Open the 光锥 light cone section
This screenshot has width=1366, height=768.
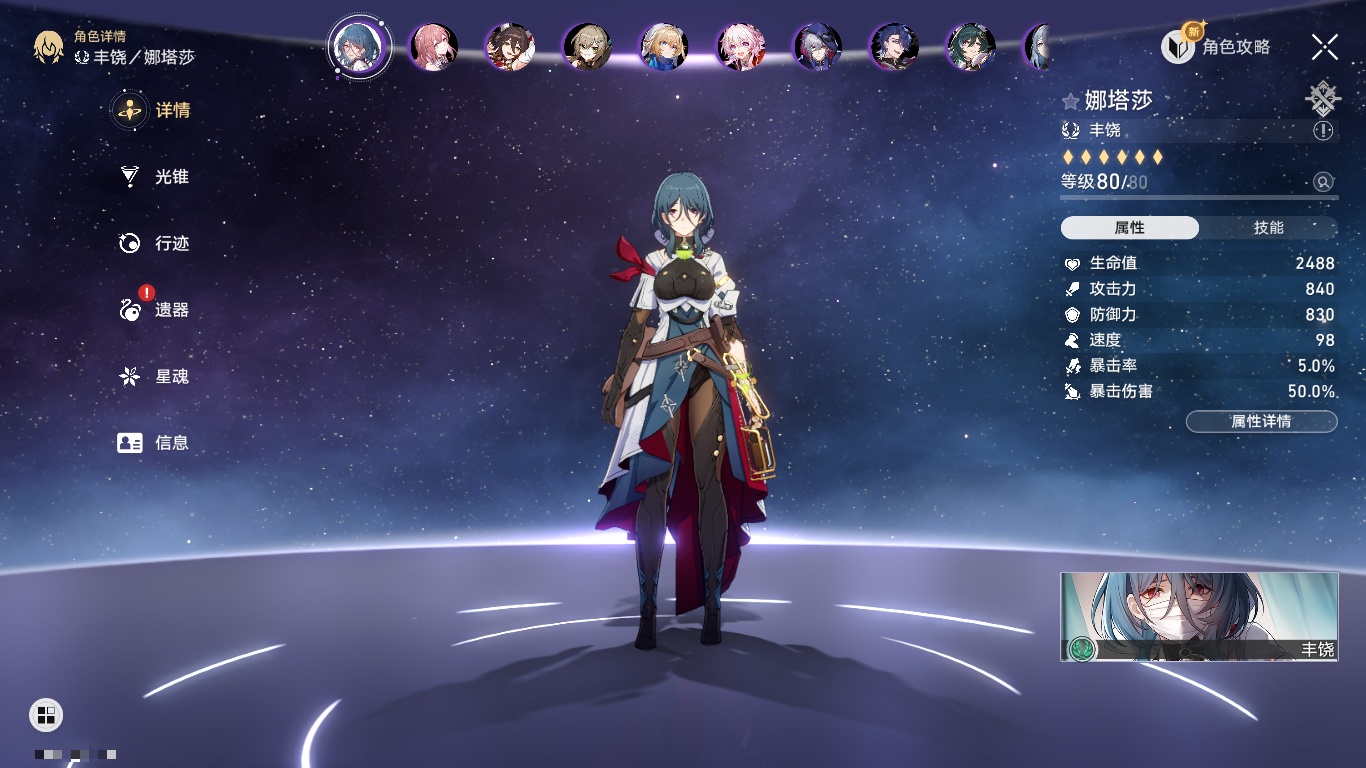click(155, 177)
